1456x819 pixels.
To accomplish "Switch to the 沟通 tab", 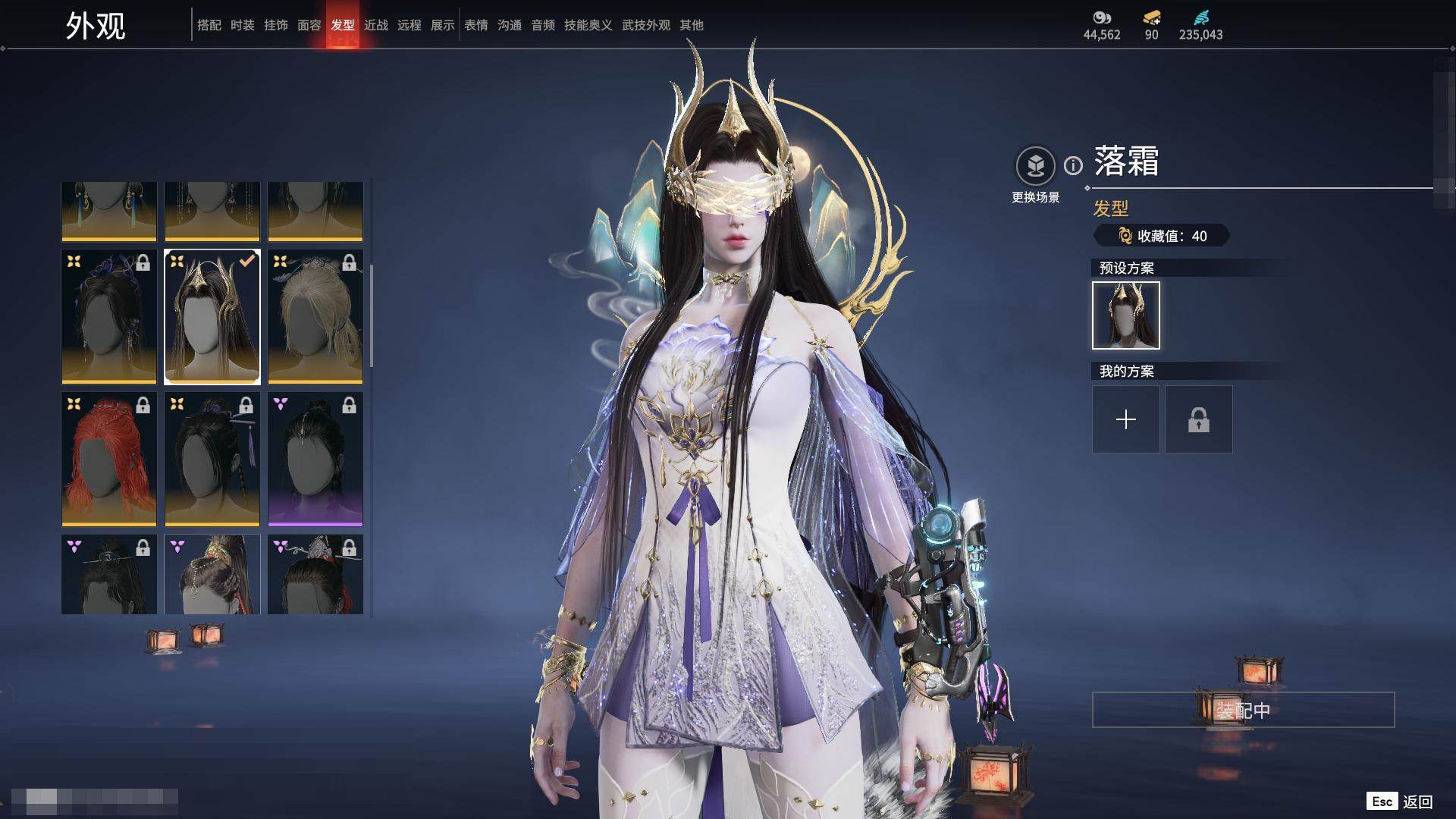I will coord(509,25).
